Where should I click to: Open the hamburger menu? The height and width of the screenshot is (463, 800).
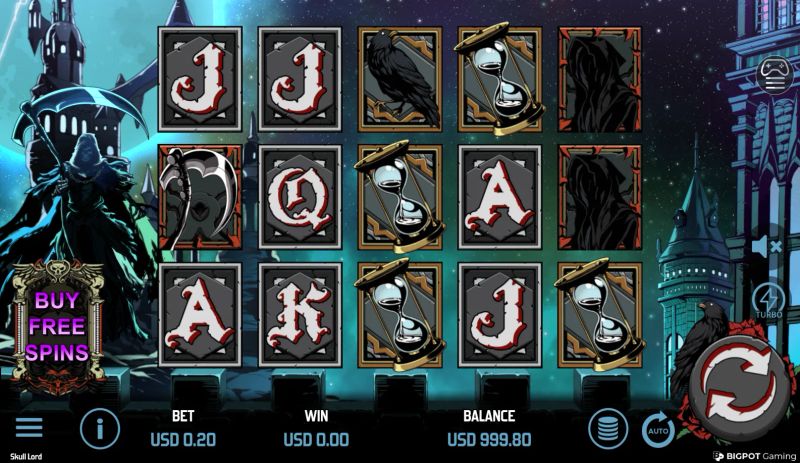coord(29,428)
